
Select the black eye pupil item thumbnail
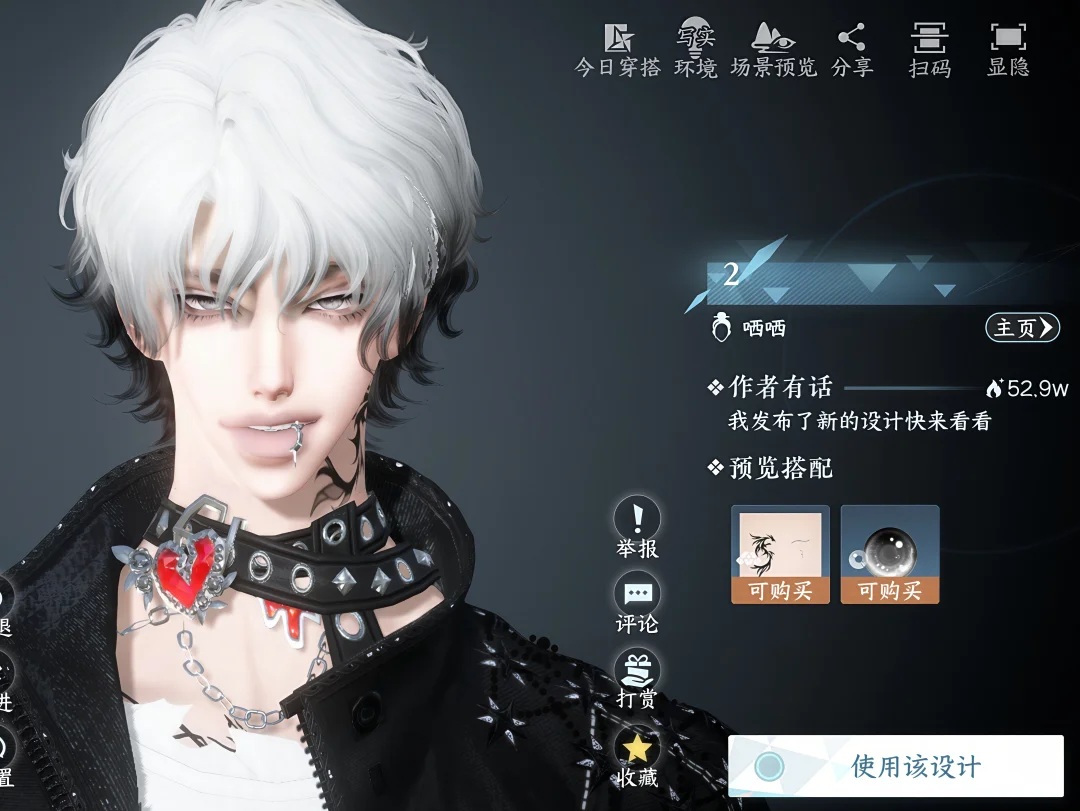[x=889, y=554]
